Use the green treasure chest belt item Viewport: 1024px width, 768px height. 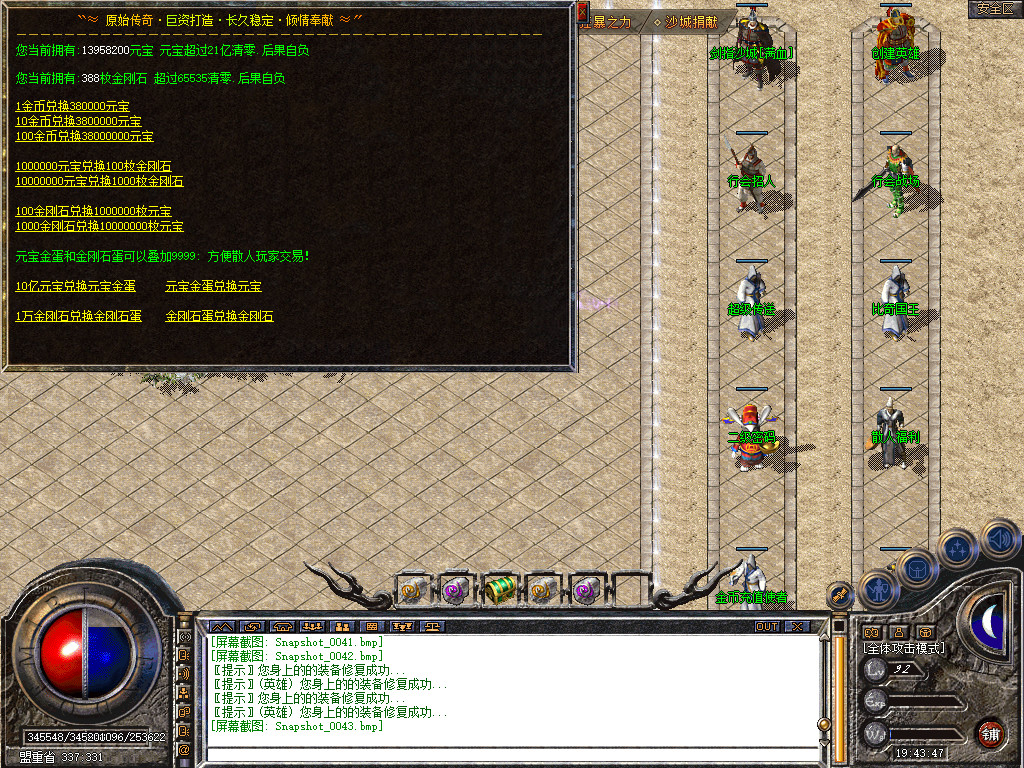pos(500,590)
